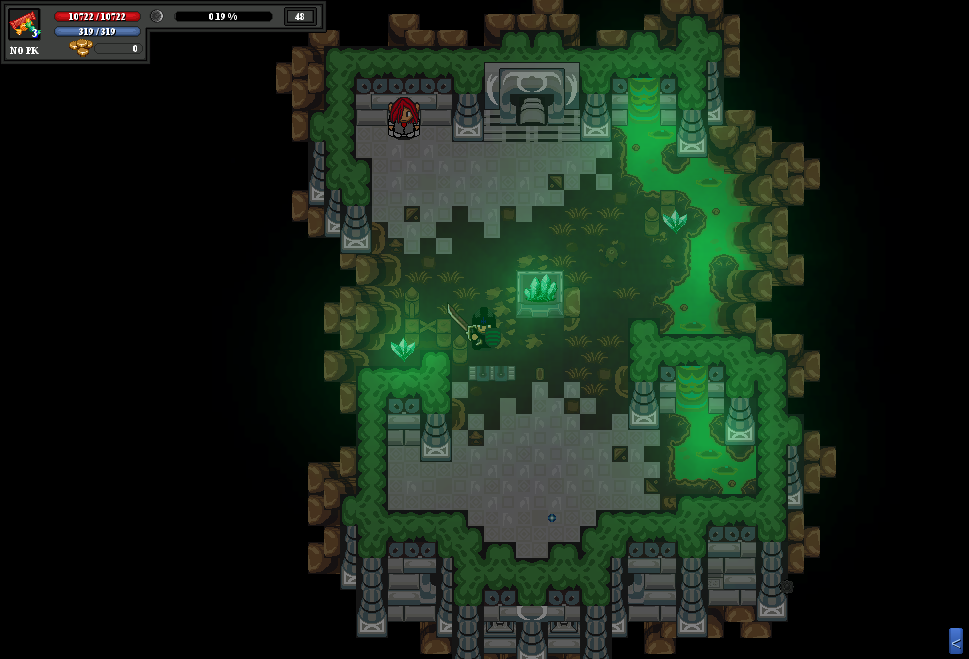Image resolution: width=969 pixels, height=659 pixels.
Task: Expand the blue arrow side panel tab
Action: pyautogui.click(x=955, y=641)
